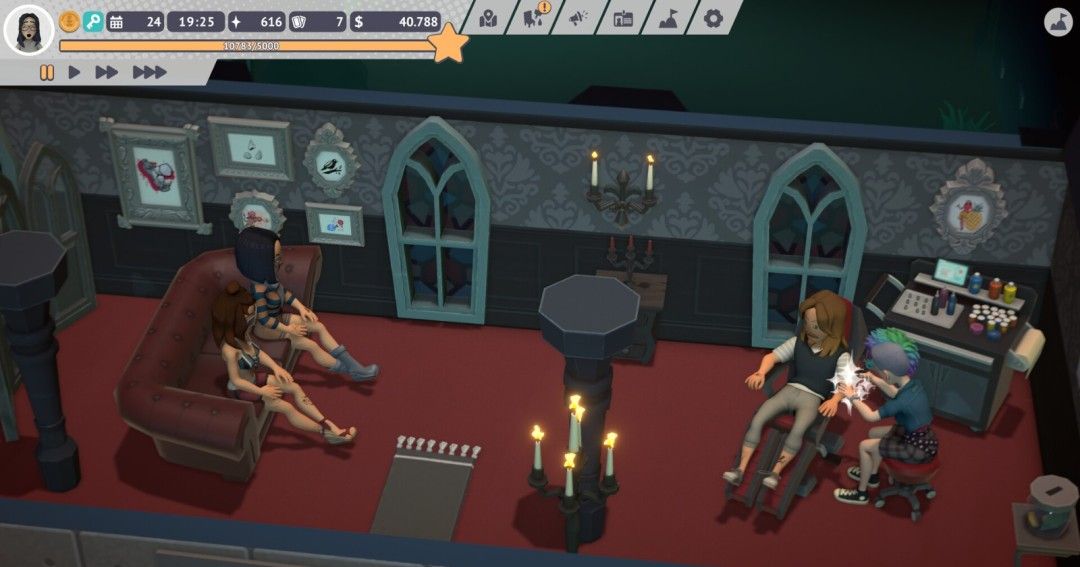Screen dimensions: 1080x567
Task: Set game speed to normal play
Action: pyautogui.click(x=74, y=72)
